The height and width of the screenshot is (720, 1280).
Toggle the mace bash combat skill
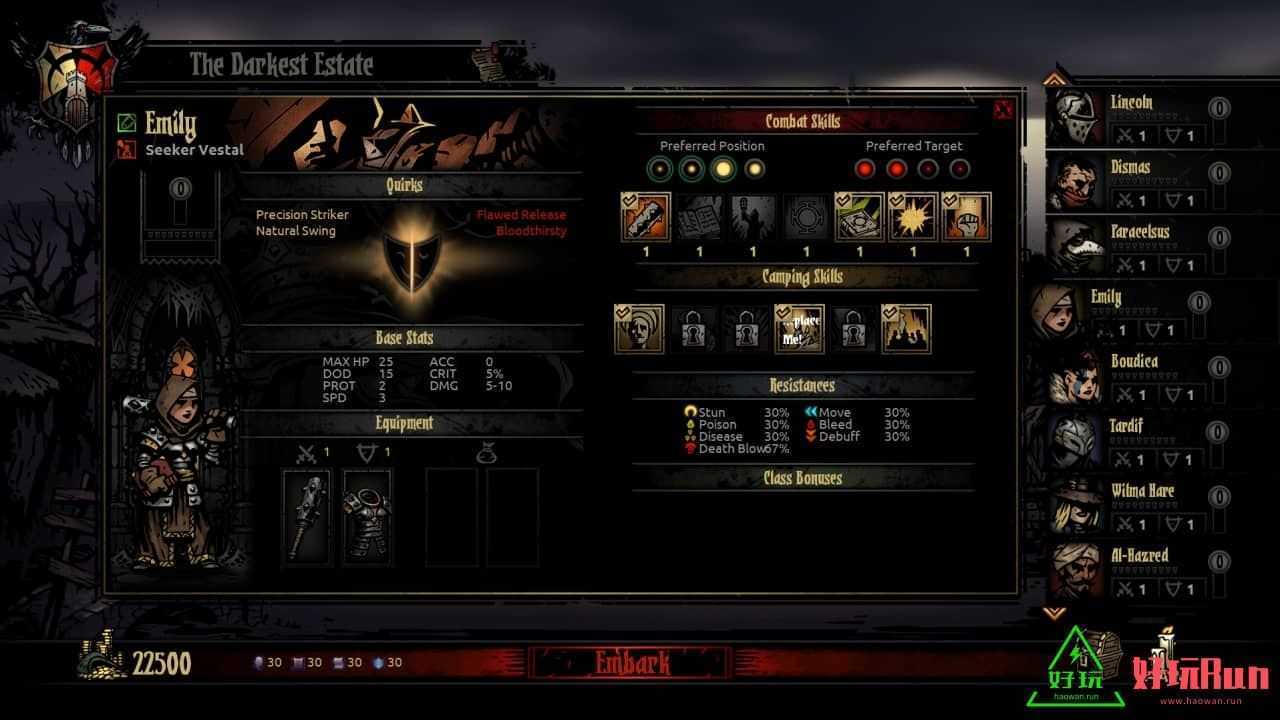coord(645,217)
